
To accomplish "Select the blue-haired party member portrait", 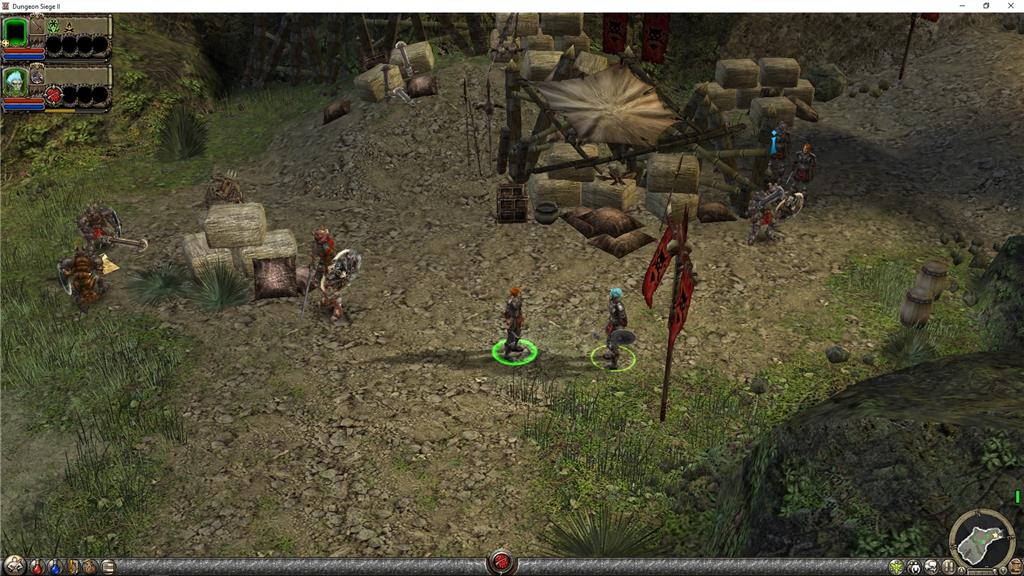I will click(x=15, y=82).
